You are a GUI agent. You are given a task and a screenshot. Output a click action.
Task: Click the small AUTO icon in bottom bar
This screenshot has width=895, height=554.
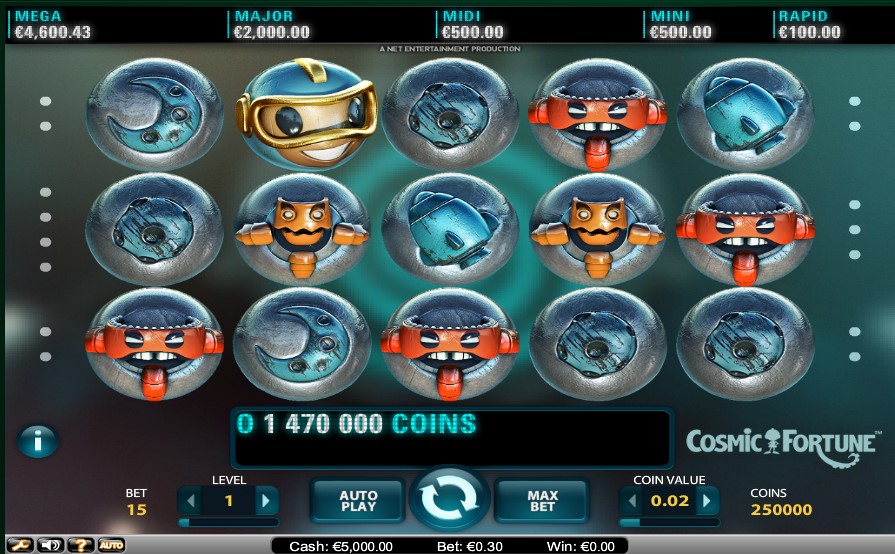point(111,545)
